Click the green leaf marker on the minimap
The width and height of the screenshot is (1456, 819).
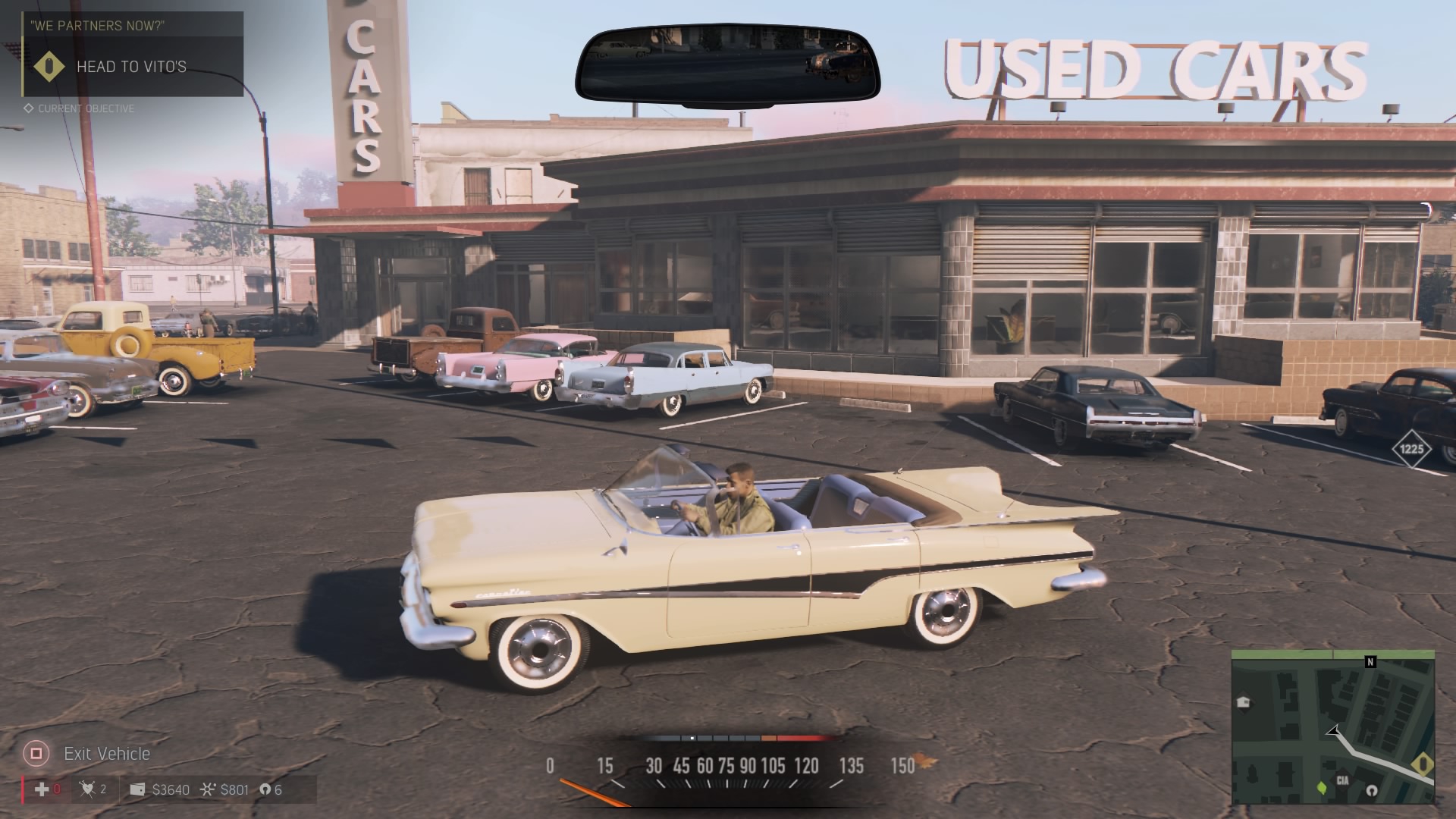click(1323, 787)
